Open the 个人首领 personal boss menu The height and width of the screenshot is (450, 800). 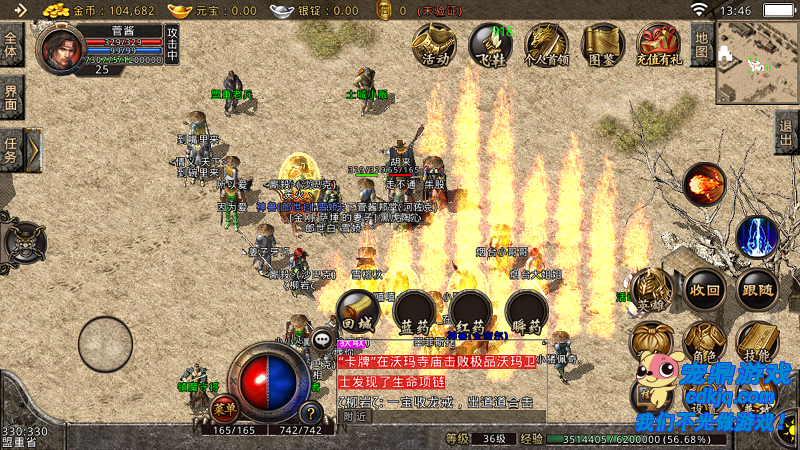click(x=546, y=45)
